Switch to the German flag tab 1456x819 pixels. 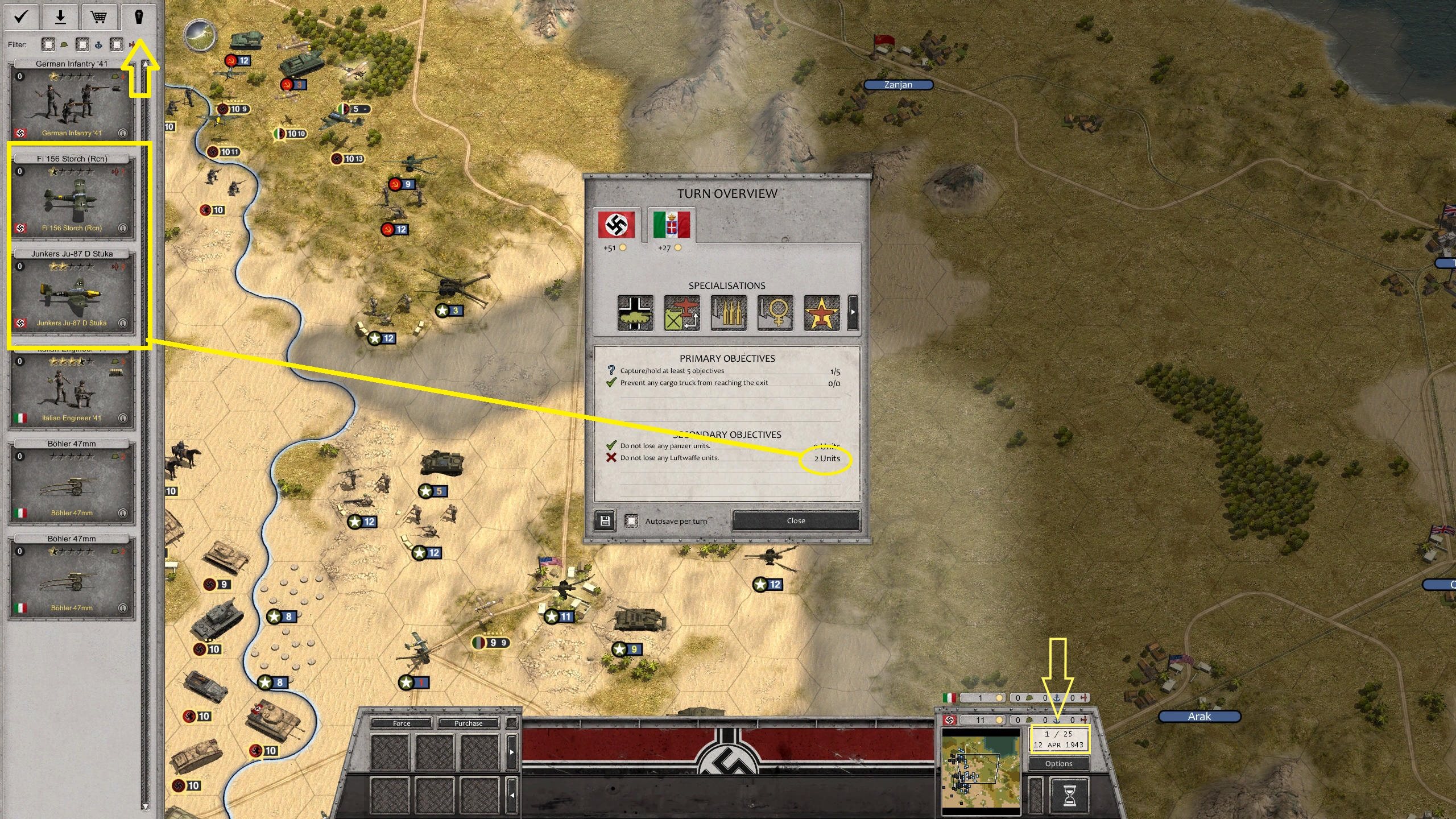(x=617, y=225)
